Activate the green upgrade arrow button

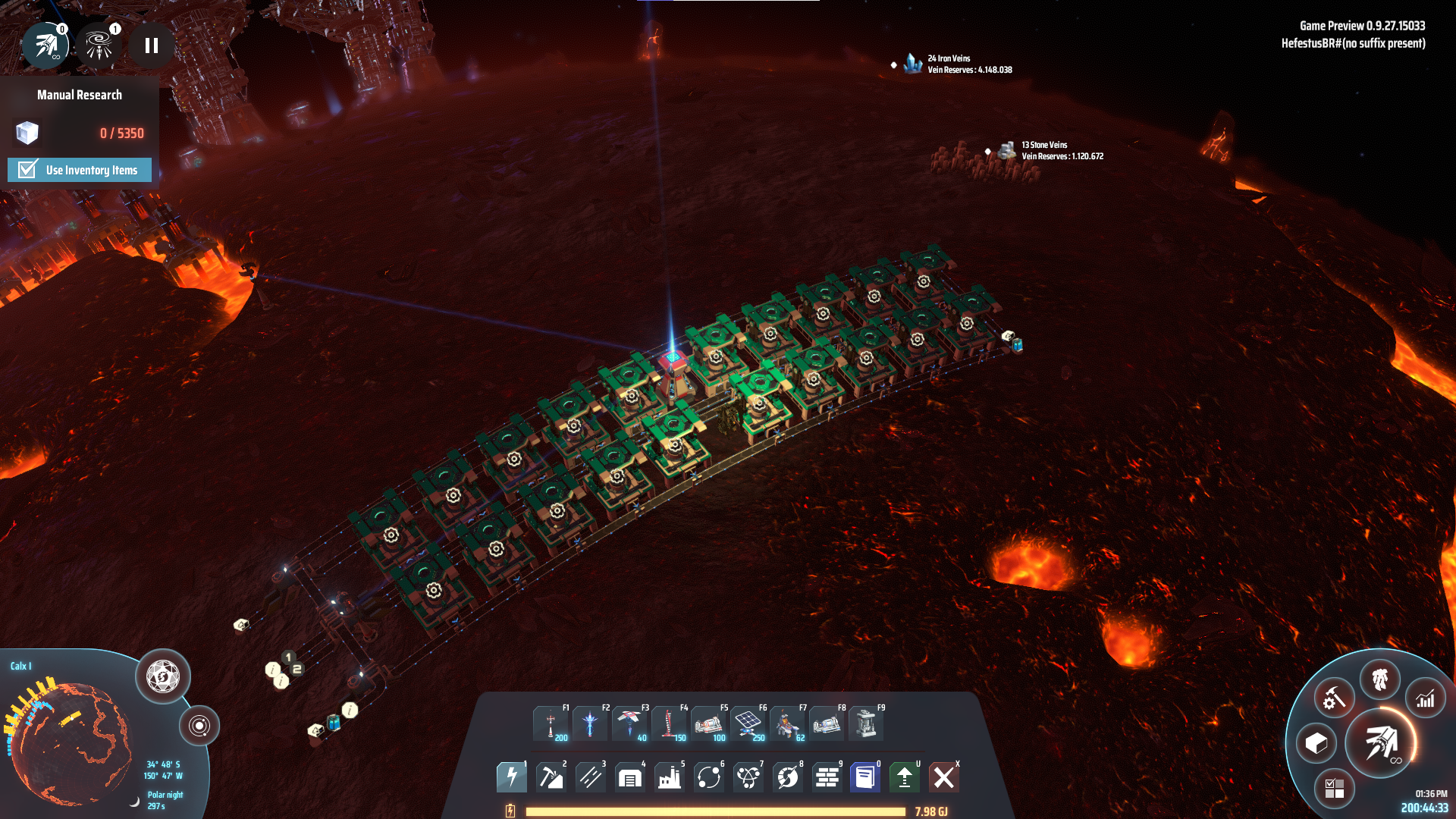pyautogui.click(x=905, y=777)
